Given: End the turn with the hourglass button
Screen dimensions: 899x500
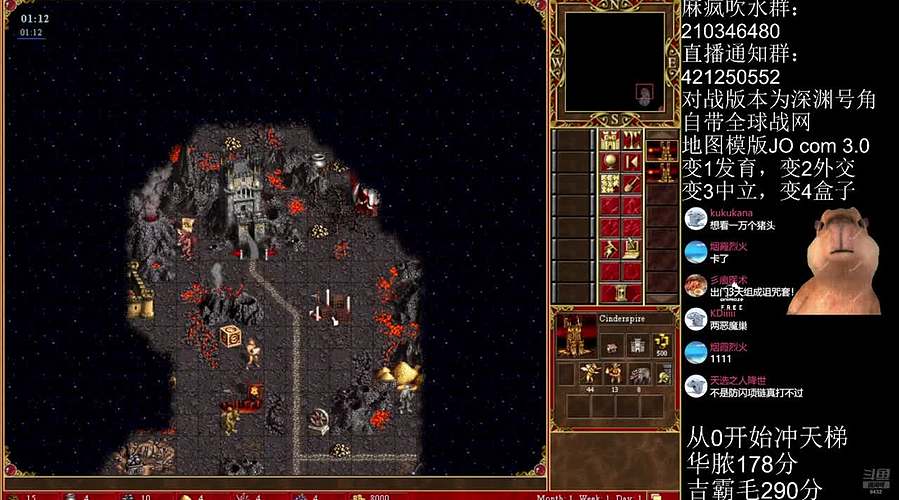Looking at the screenshot, I should pos(621,292).
